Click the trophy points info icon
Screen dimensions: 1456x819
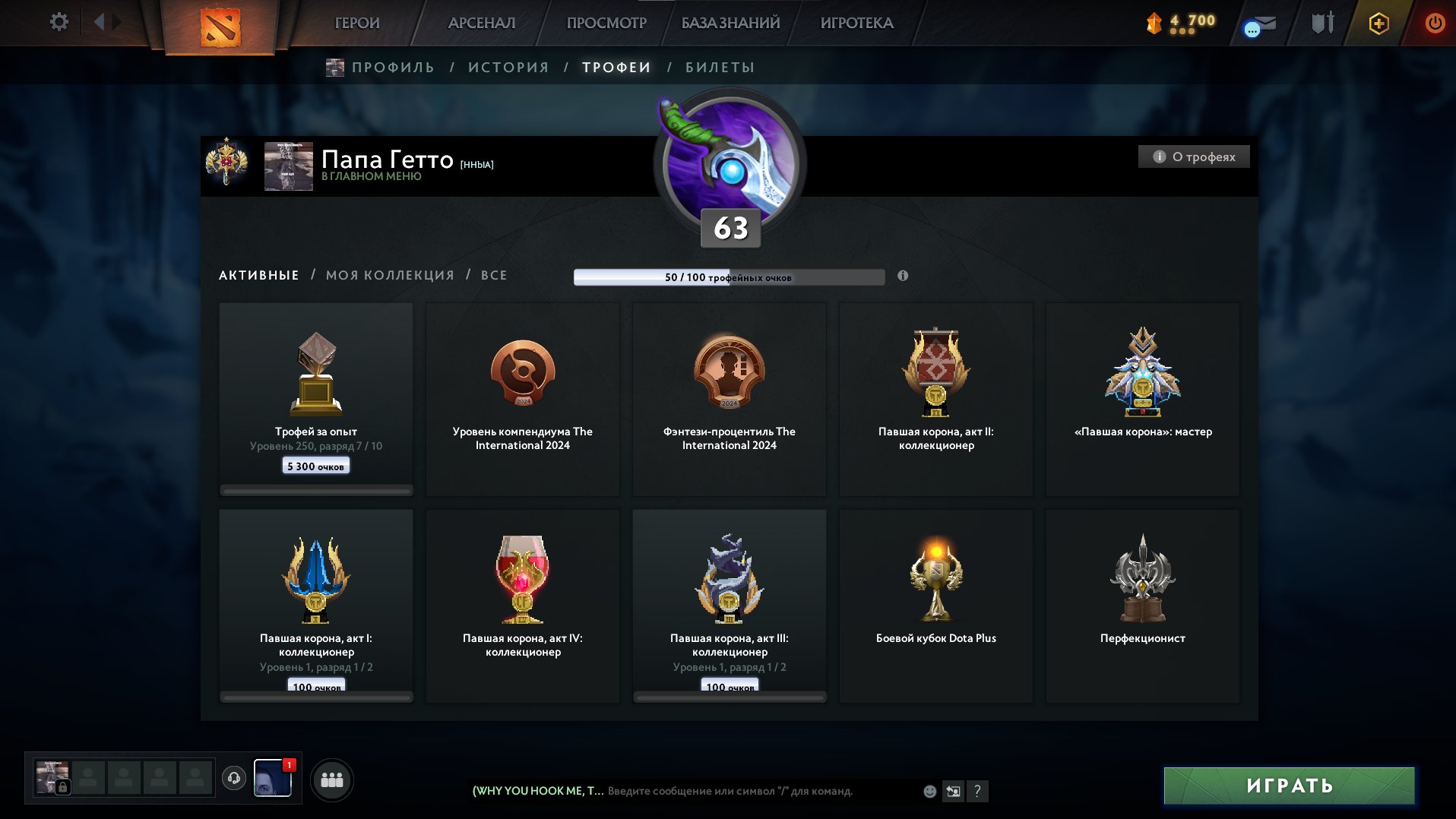tap(903, 277)
